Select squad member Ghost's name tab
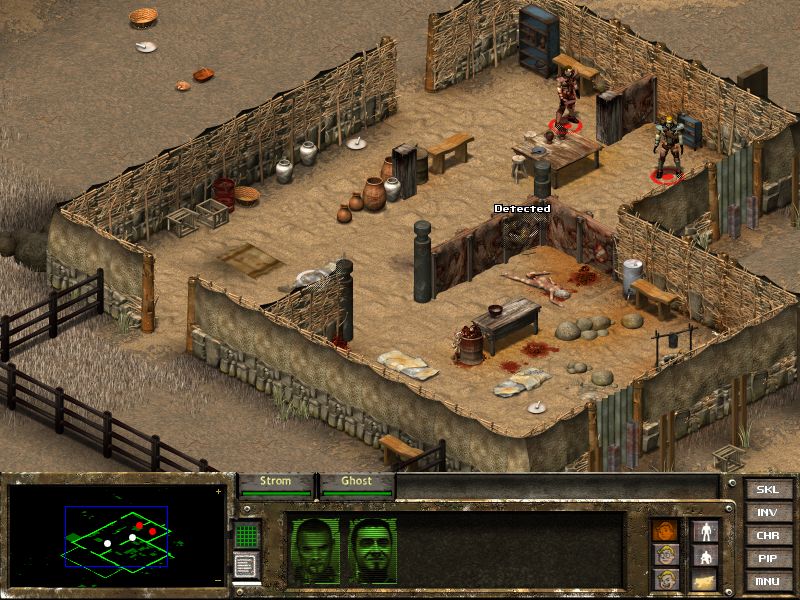 coord(356,482)
